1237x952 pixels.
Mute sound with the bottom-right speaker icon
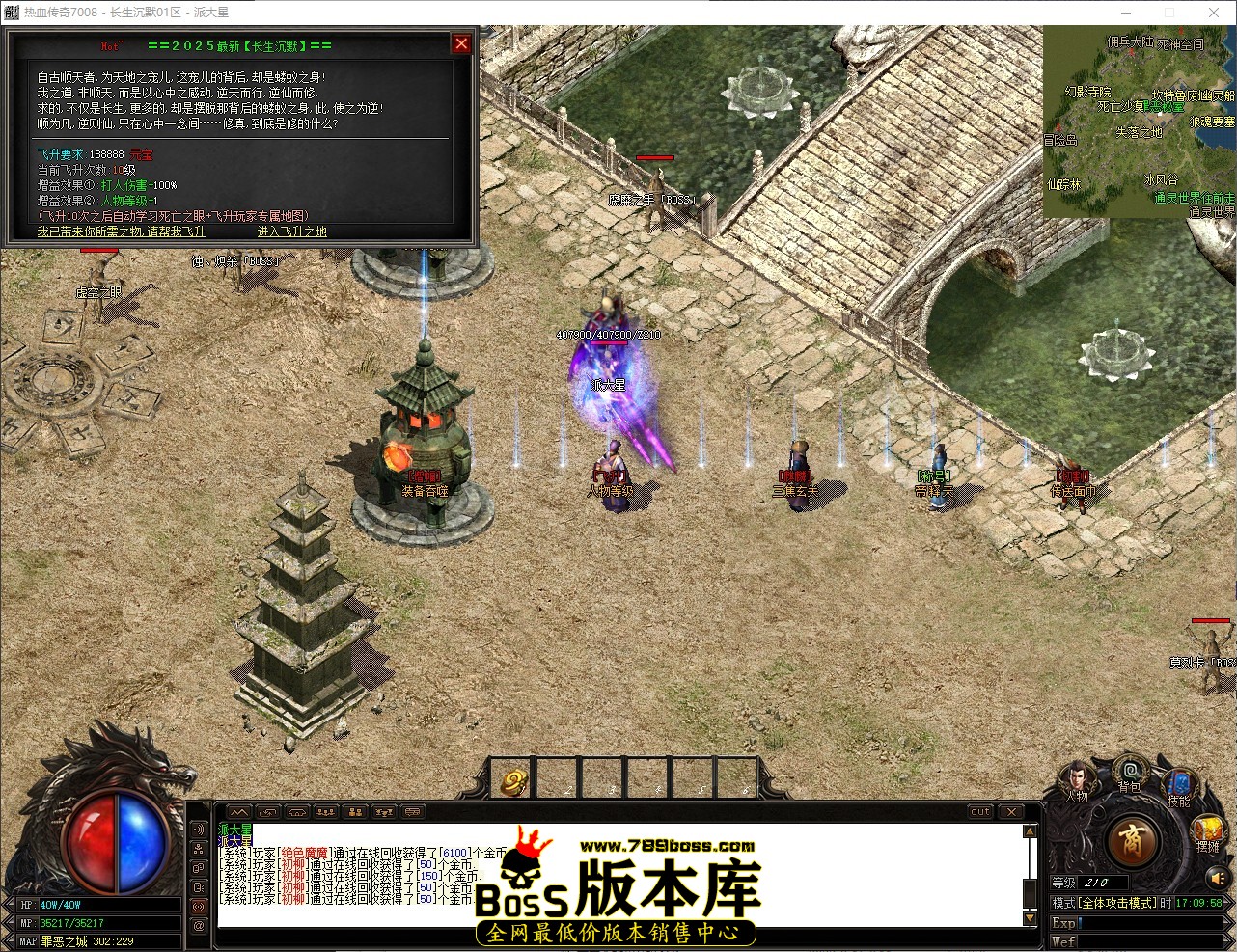click(x=1218, y=880)
